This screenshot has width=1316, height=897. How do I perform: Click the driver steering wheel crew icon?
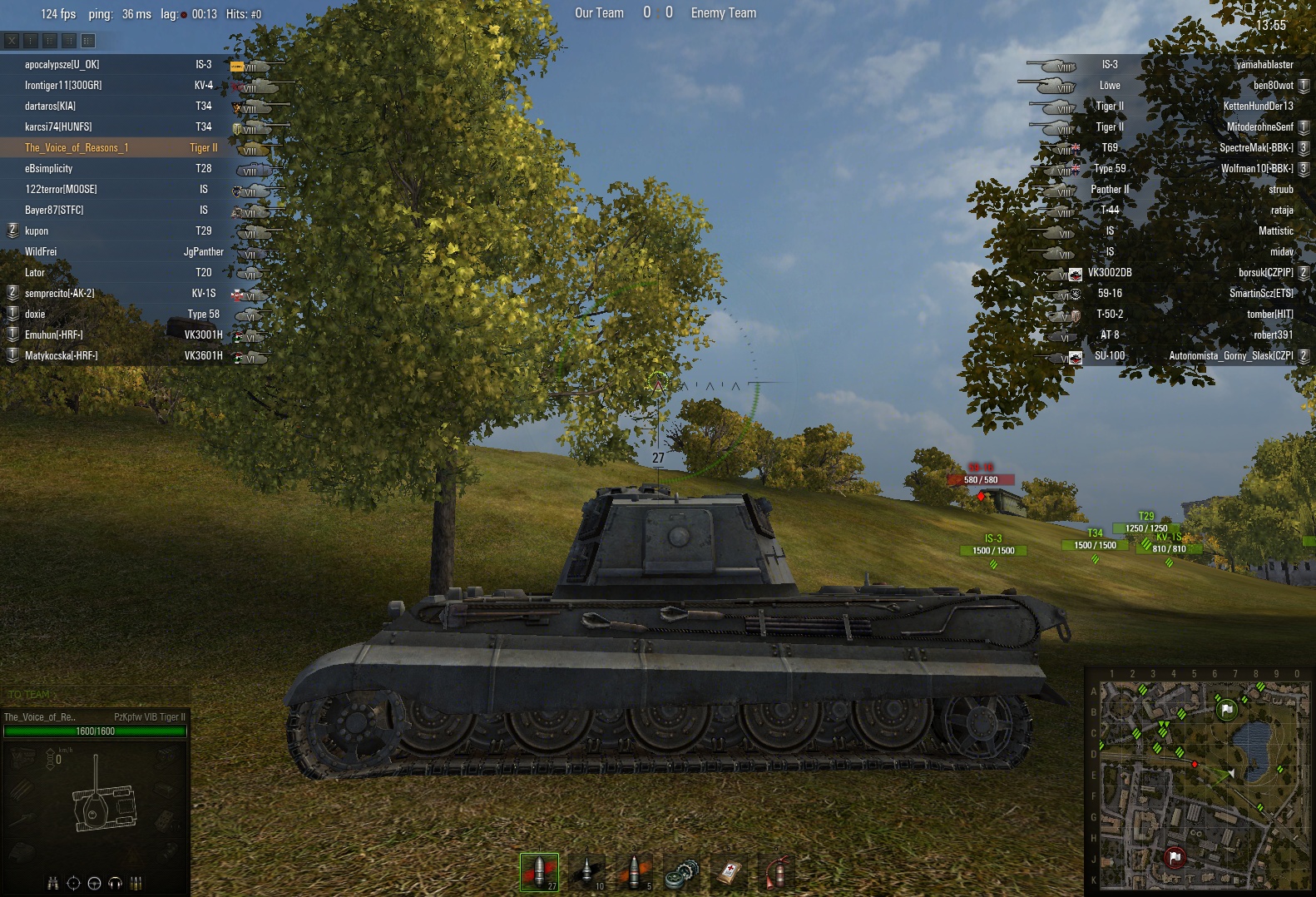click(94, 883)
